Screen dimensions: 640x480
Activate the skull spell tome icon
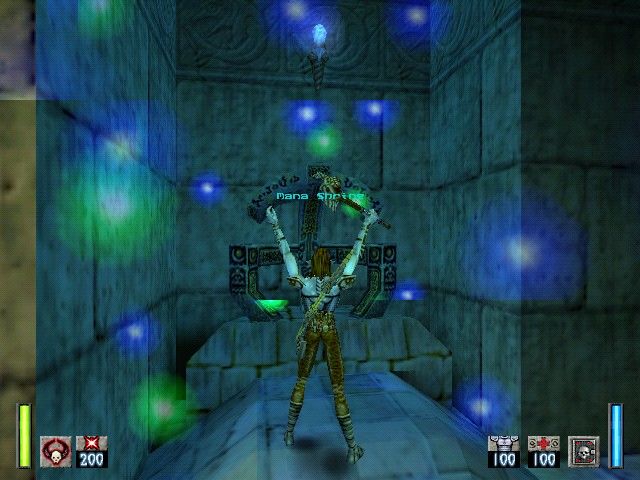[583, 451]
